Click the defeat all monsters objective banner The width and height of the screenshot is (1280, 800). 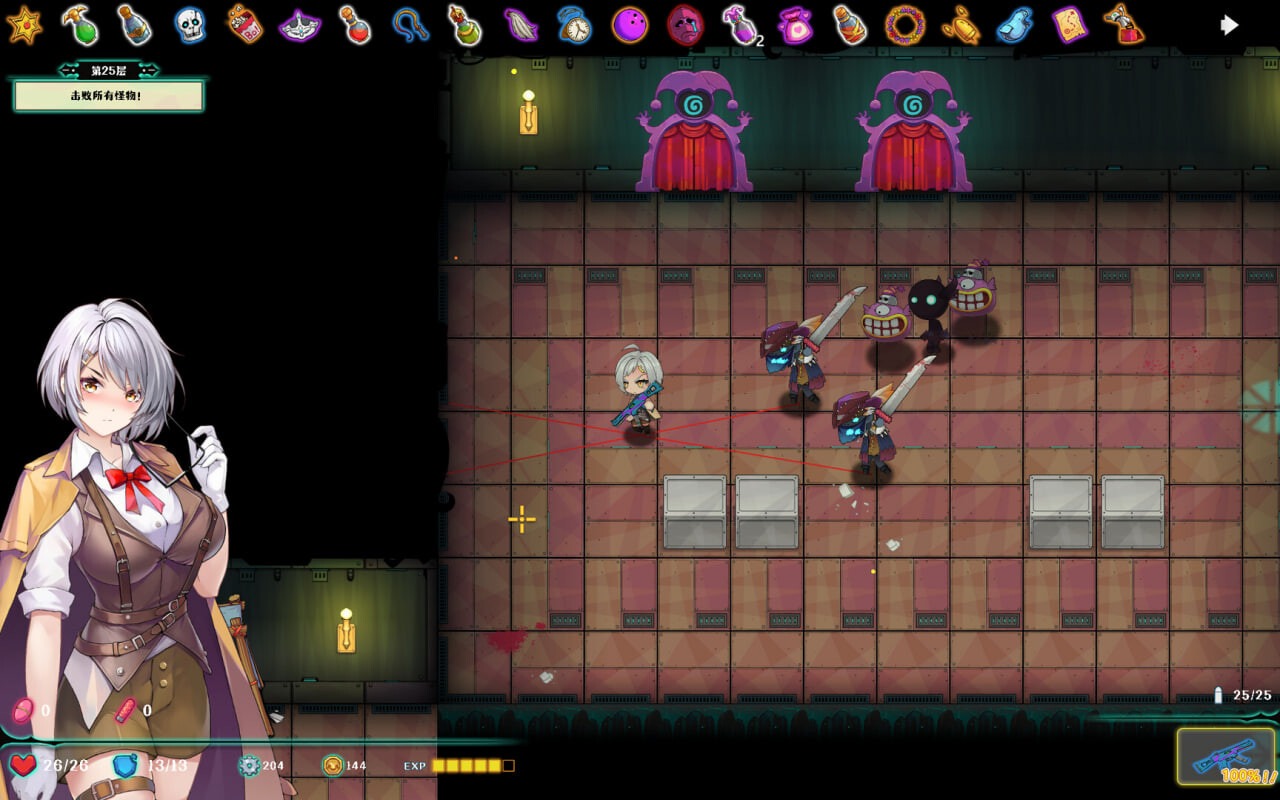(x=108, y=96)
